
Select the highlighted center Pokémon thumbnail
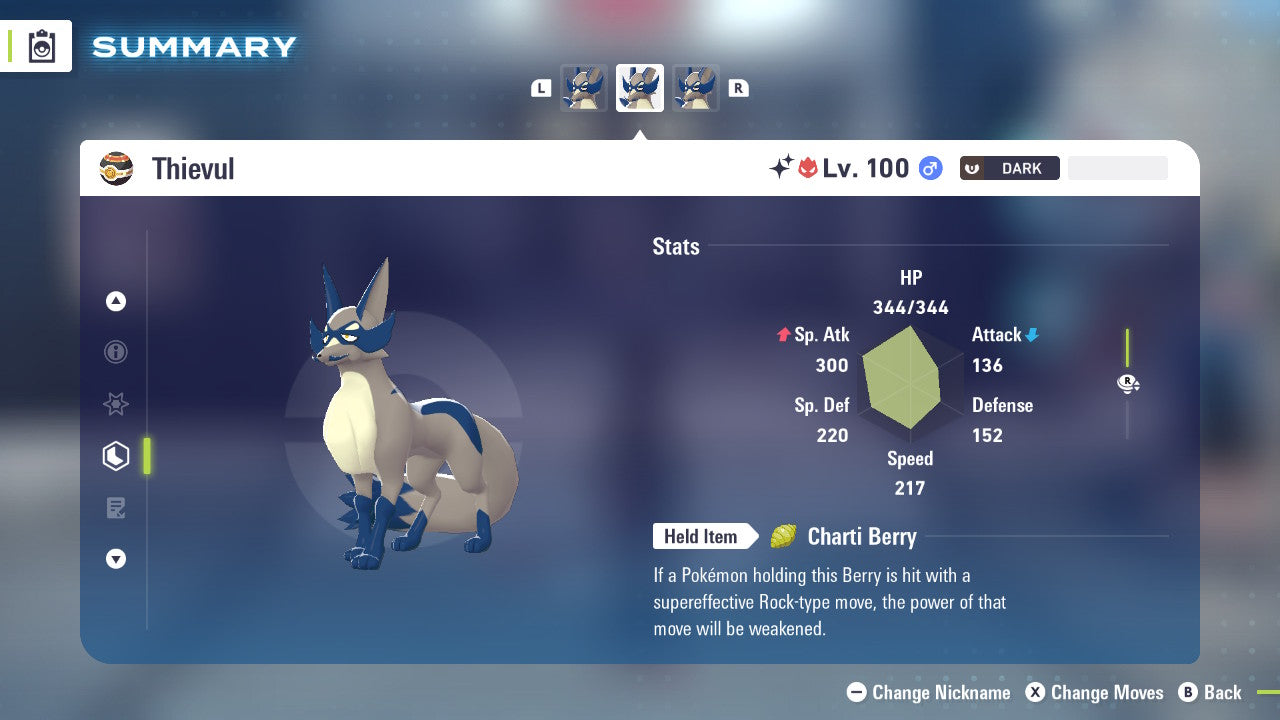639,87
